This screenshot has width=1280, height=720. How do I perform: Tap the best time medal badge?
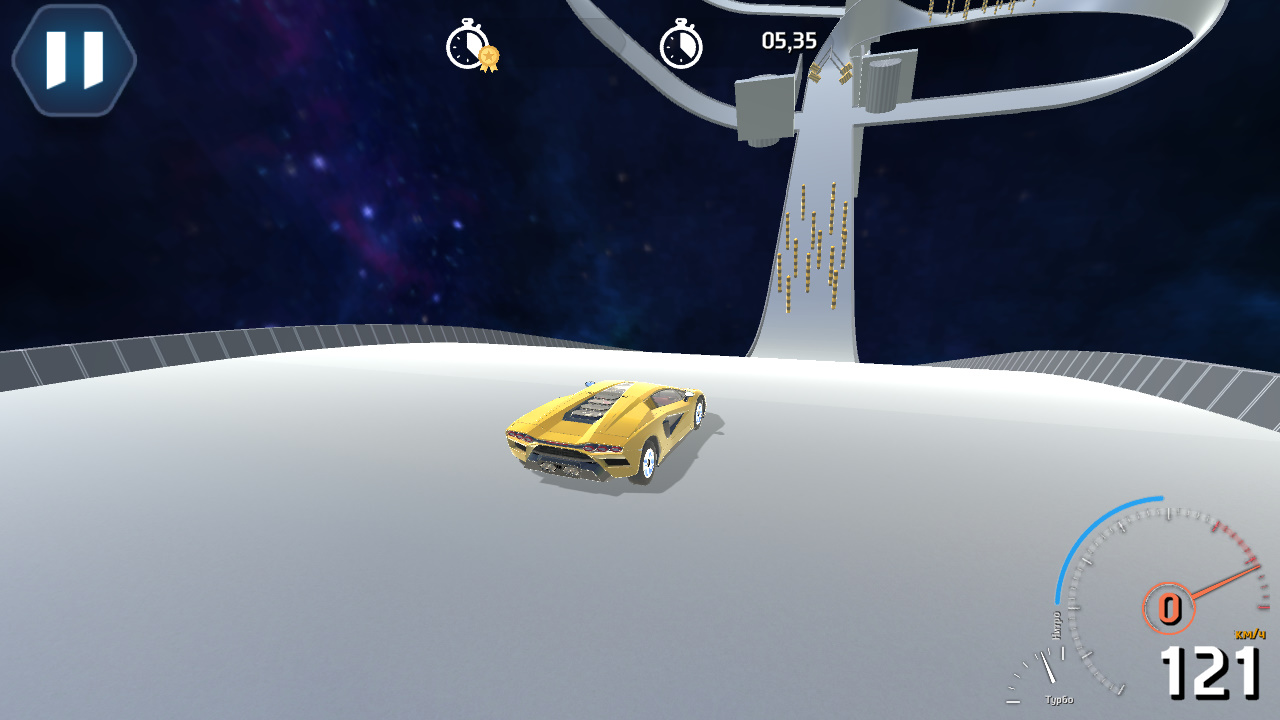487,58
